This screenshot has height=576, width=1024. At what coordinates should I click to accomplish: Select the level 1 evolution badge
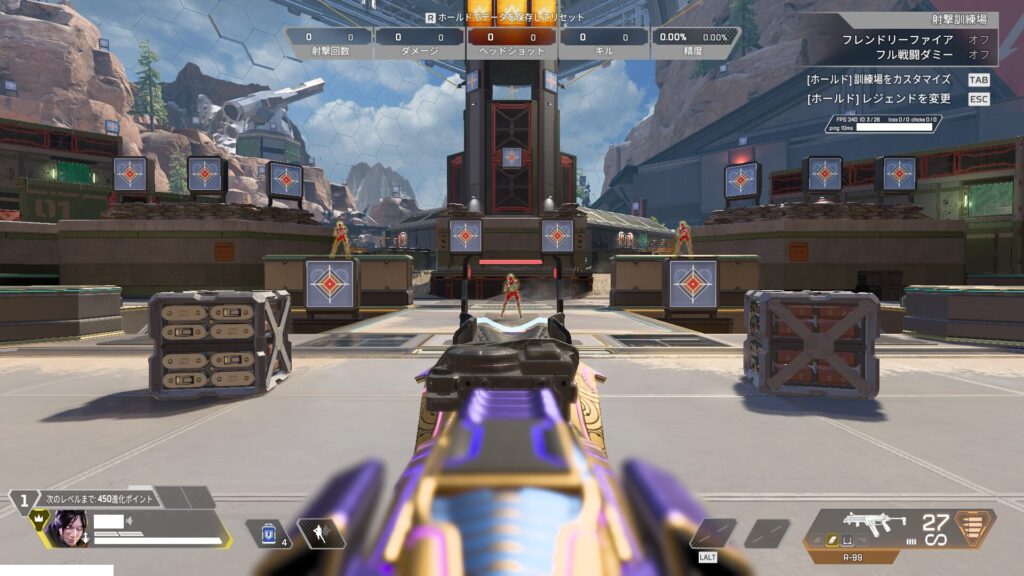(x=22, y=498)
